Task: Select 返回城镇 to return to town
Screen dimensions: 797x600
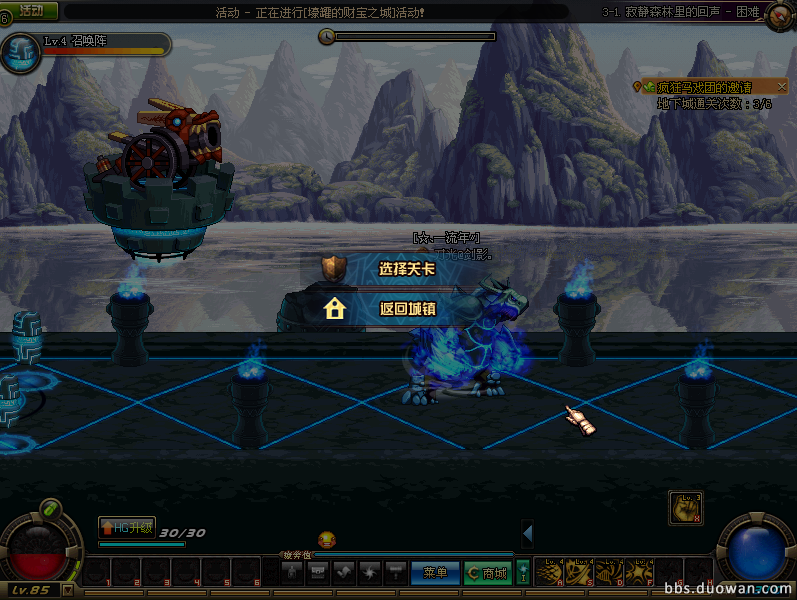Action: pyautogui.click(x=407, y=309)
